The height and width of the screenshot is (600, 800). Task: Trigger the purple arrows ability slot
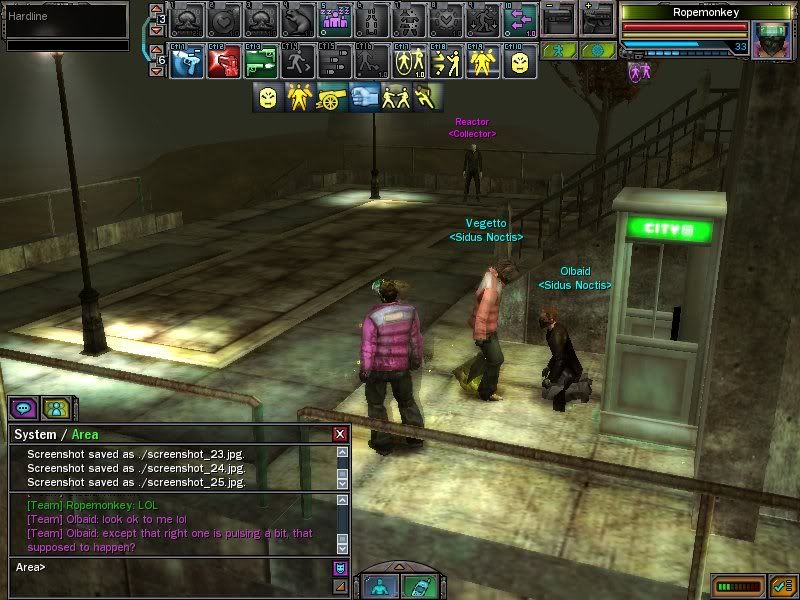(519, 18)
